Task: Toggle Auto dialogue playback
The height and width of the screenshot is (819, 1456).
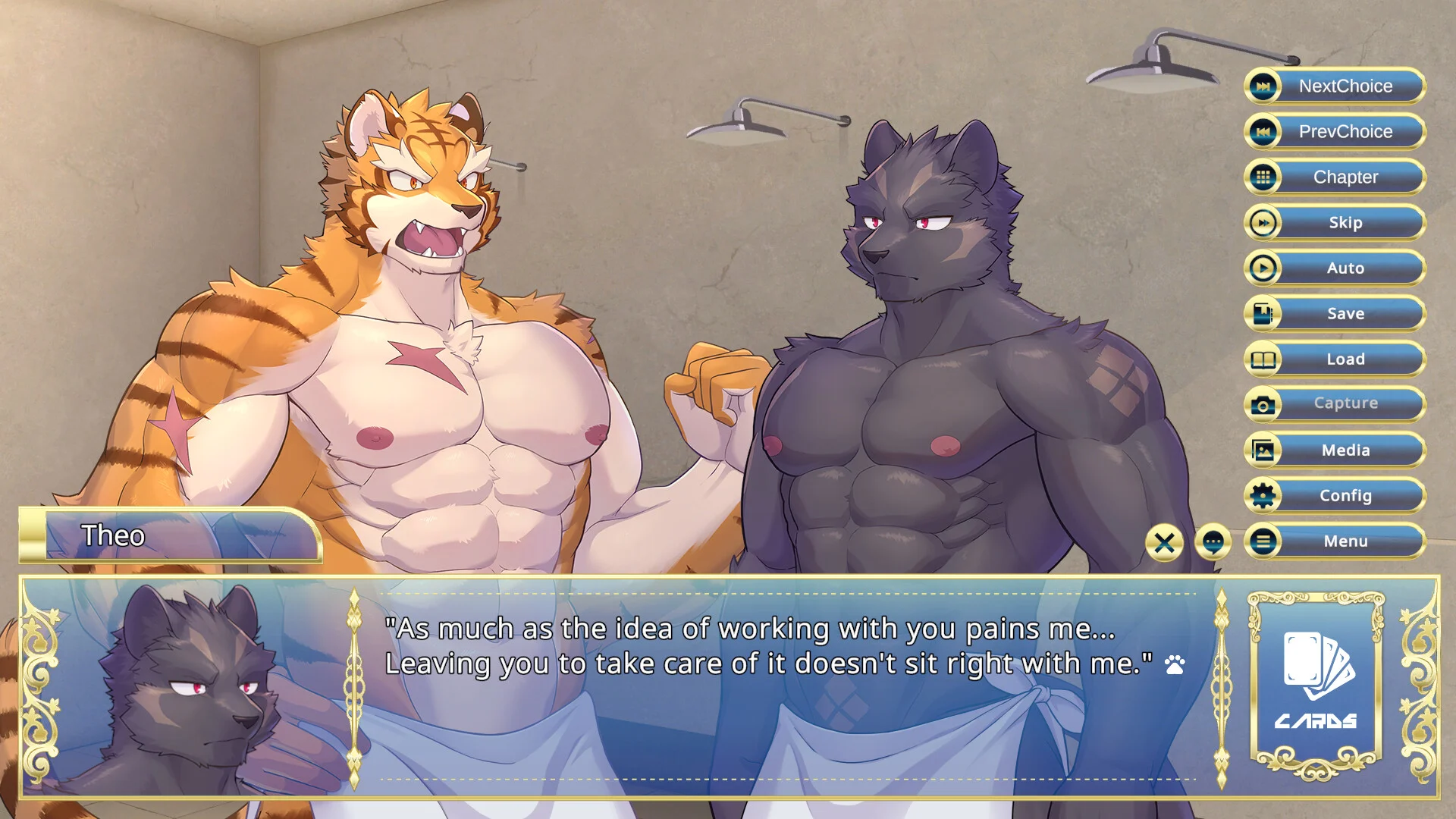Action: 1335,268
